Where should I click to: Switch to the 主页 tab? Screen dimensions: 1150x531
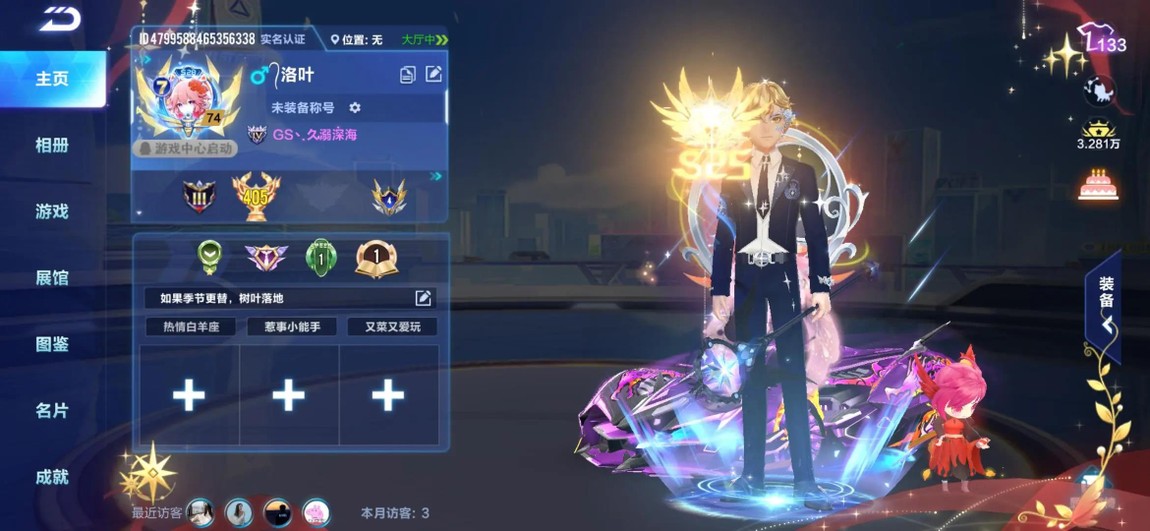[52, 79]
